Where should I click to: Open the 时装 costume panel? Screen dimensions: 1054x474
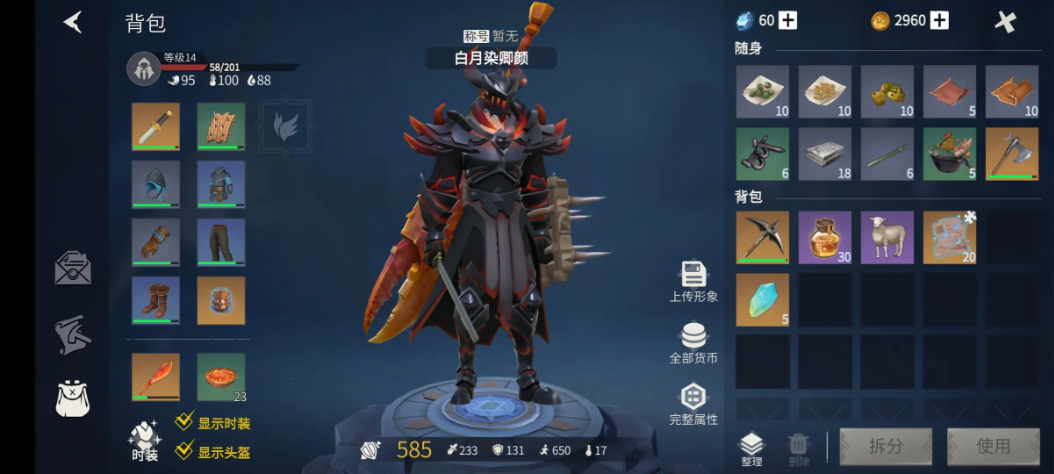pyautogui.click(x=145, y=441)
